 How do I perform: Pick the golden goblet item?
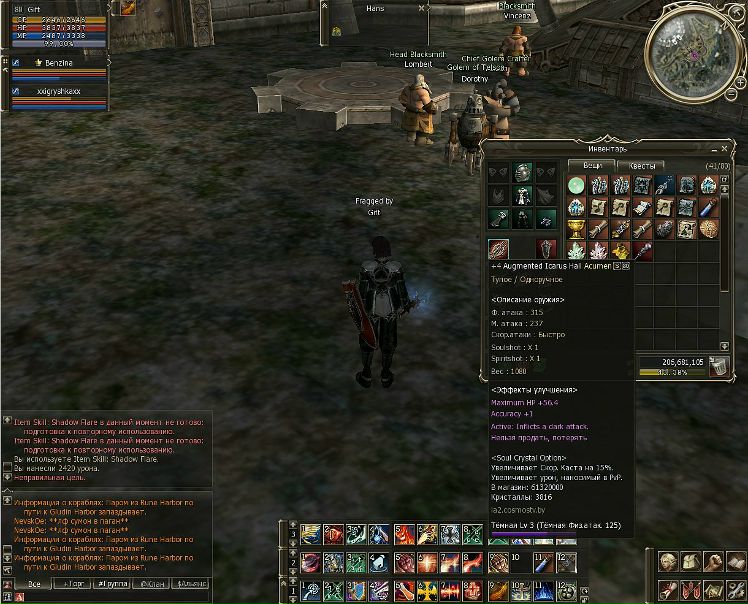pos(577,229)
